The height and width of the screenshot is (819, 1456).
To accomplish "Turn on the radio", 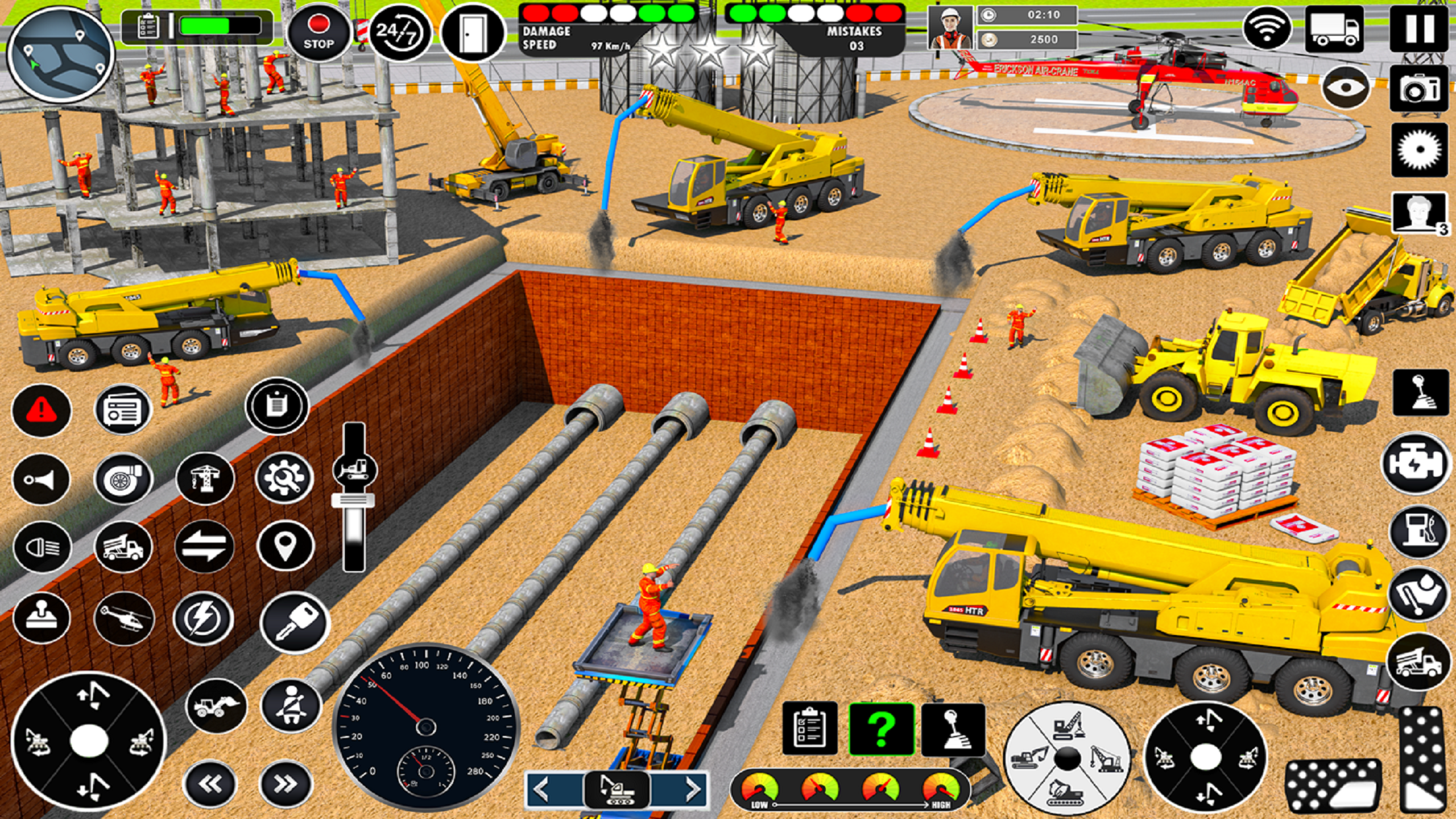I will click(123, 411).
